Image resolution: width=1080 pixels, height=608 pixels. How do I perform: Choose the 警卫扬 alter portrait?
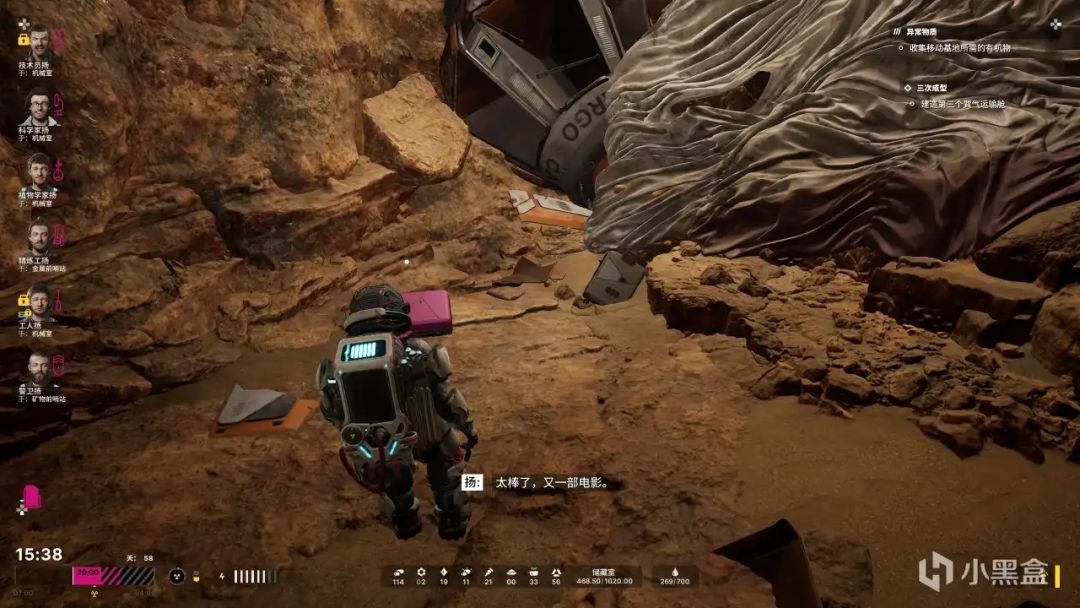[39, 366]
